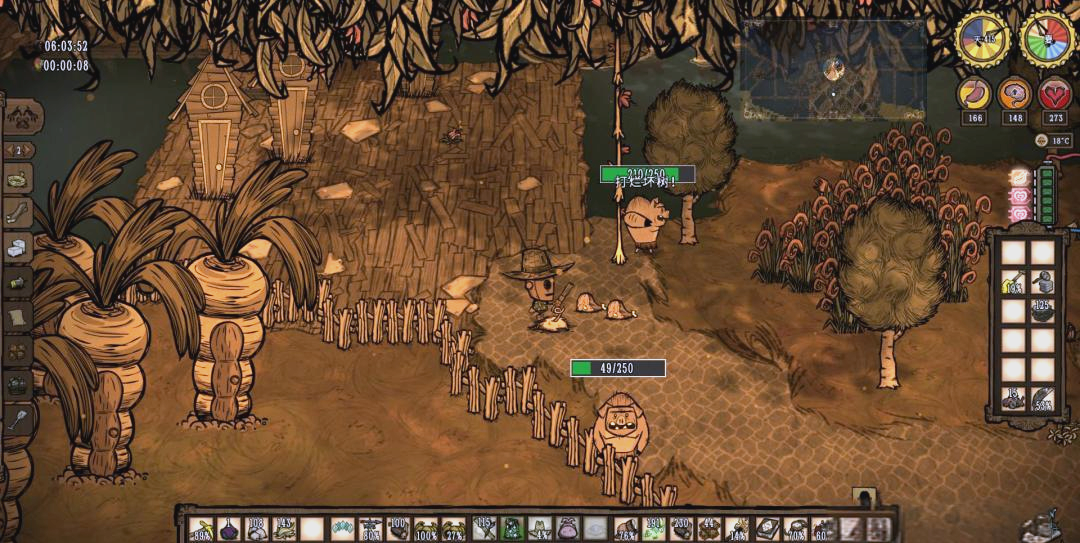Open the crafting menu tab

tap(18, 117)
